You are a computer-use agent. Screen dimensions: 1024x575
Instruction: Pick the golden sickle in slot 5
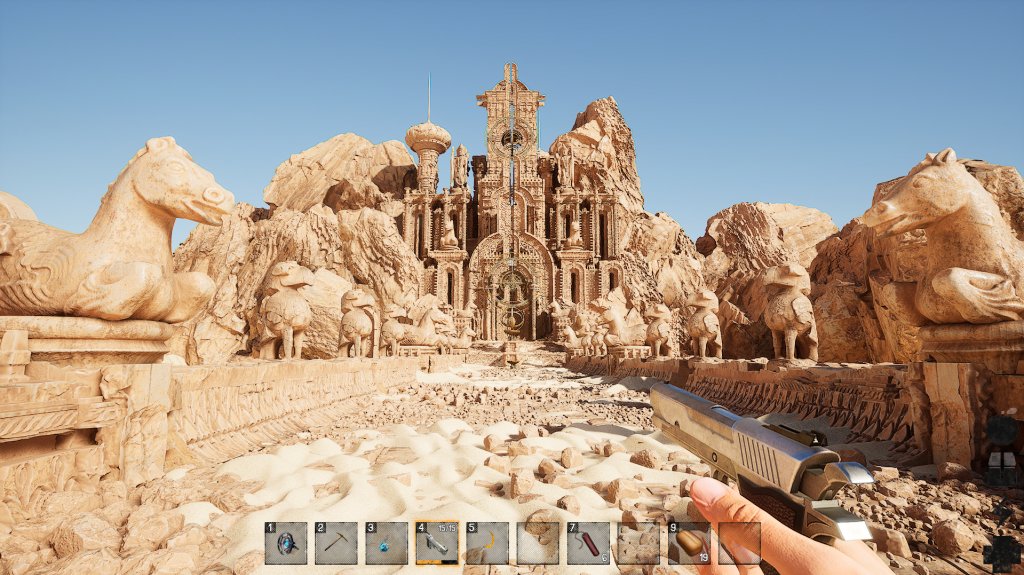(x=487, y=543)
